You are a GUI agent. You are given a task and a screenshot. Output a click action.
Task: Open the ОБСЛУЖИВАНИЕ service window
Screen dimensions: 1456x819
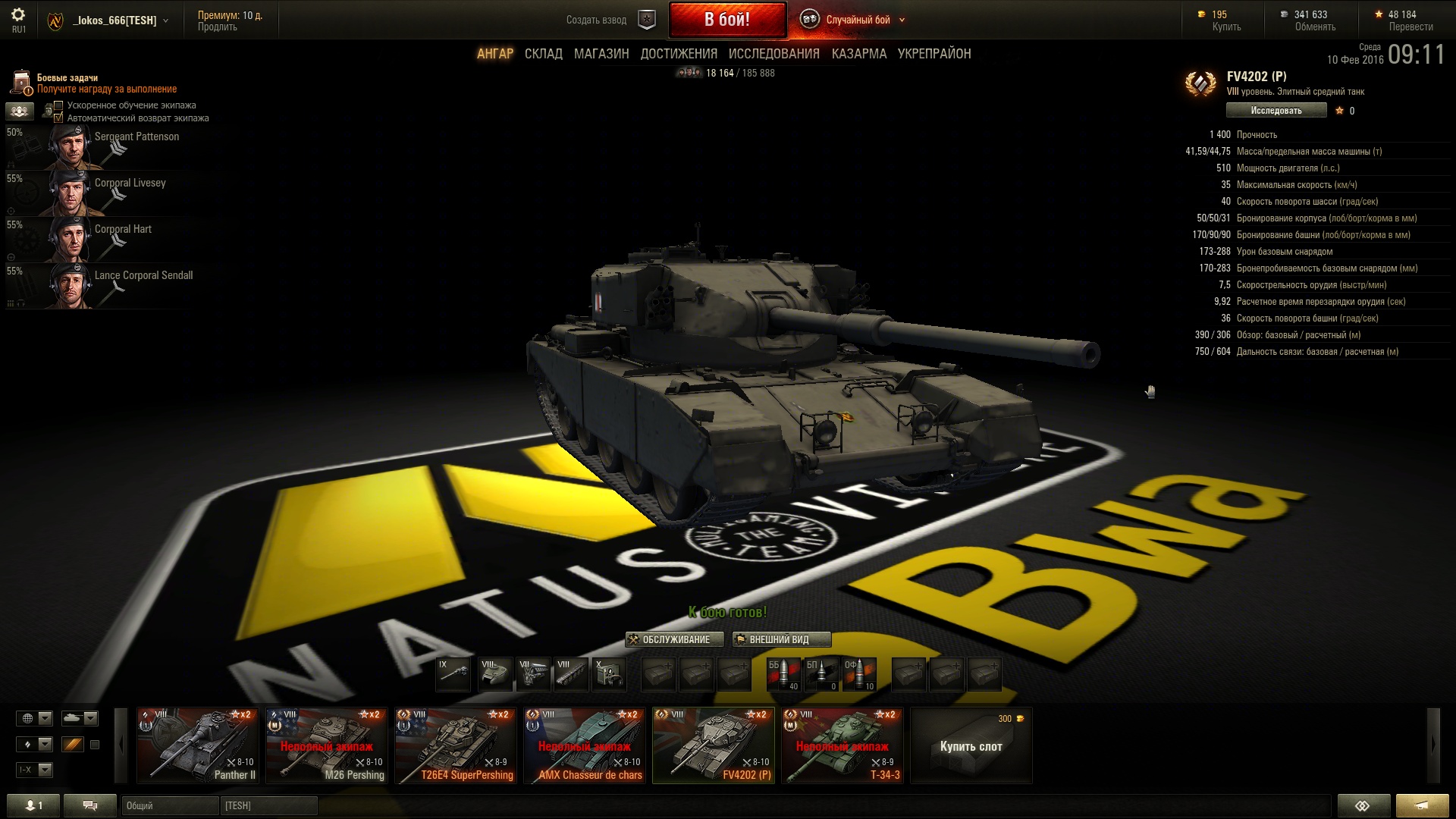[669, 639]
